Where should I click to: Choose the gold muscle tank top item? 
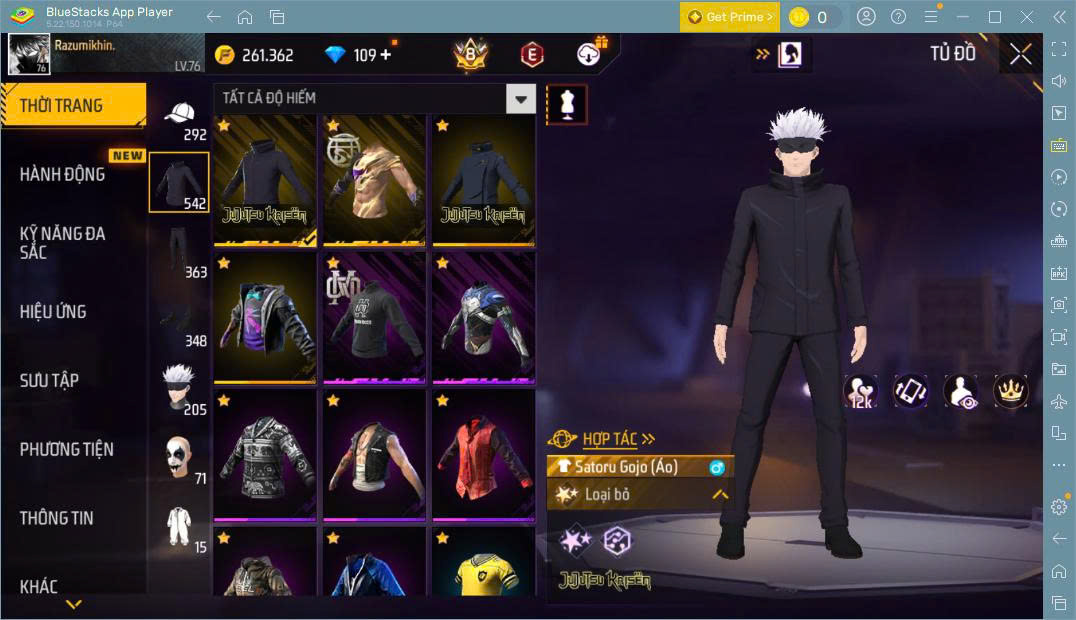373,178
